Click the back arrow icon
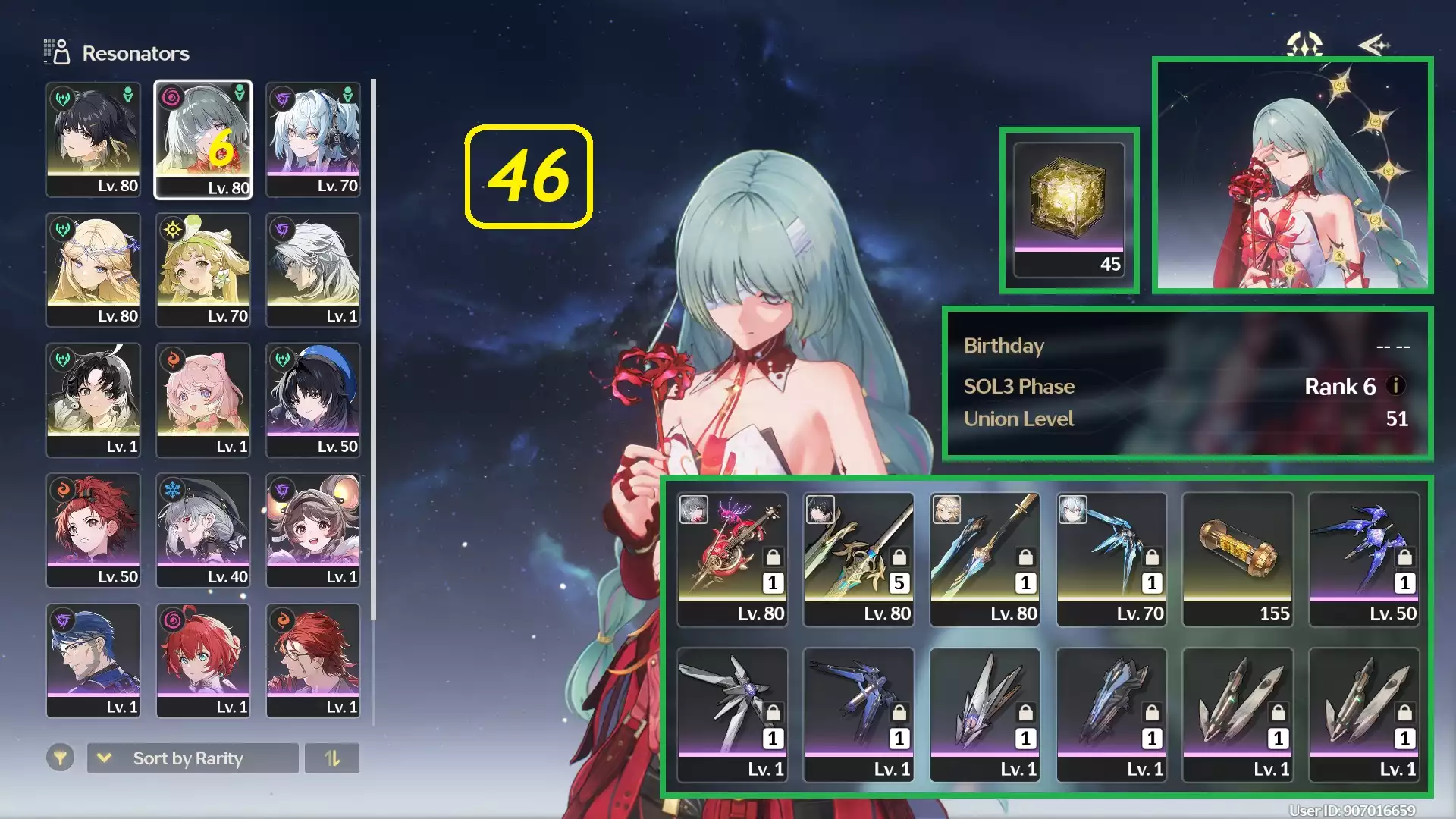Screen dimensions: 1456x819 [x=1373, y=45]
